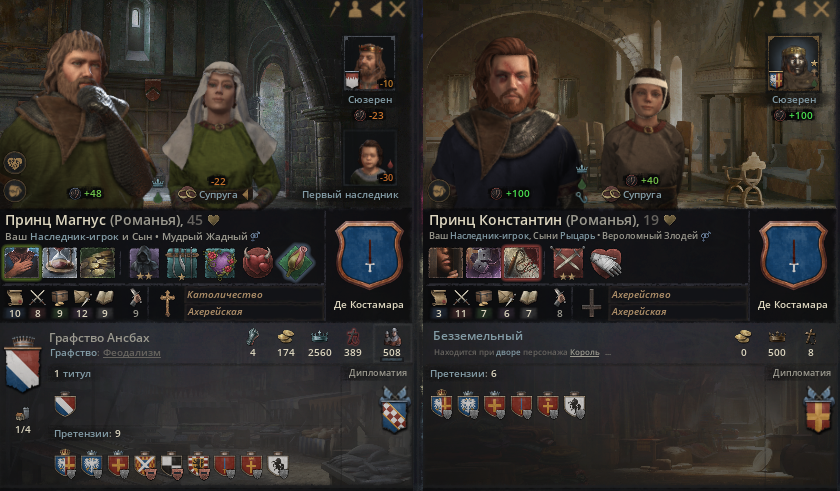
Task: Open Konstantin's liege portrait
Action: [x=787, y=63]
